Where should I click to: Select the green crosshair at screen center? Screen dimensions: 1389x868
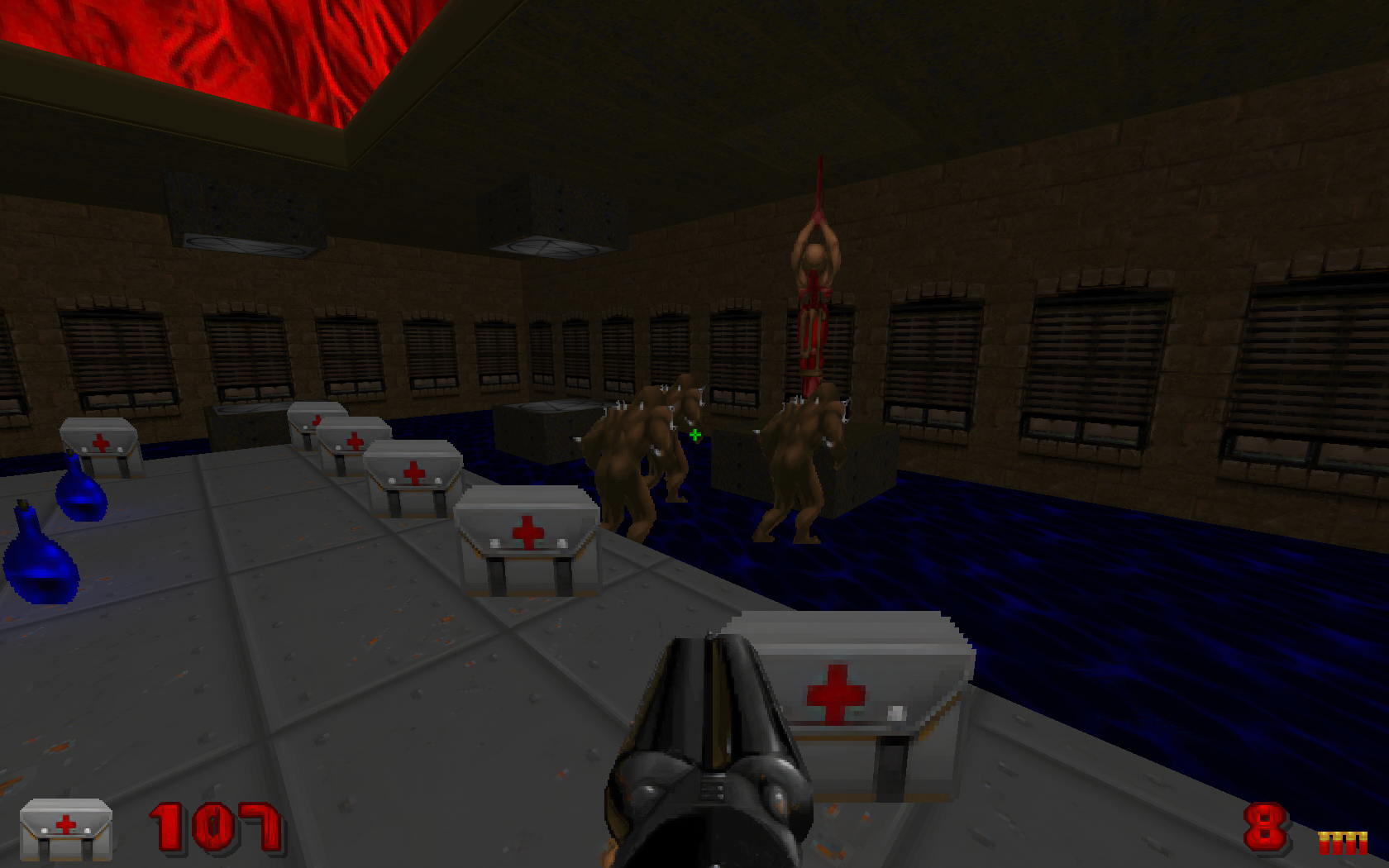(x=694, y=434)
